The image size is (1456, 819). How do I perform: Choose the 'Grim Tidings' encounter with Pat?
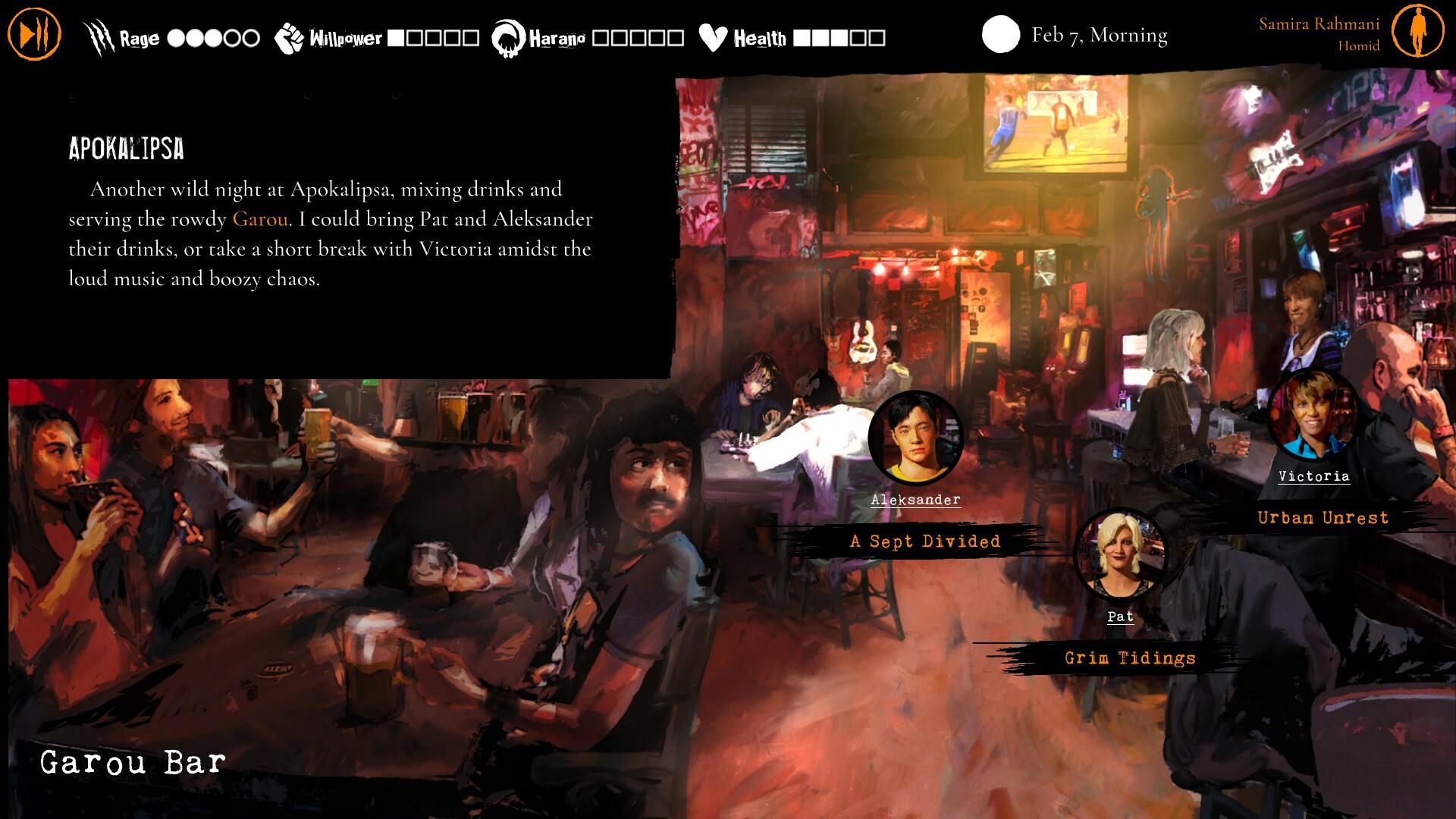point(1129,658)
